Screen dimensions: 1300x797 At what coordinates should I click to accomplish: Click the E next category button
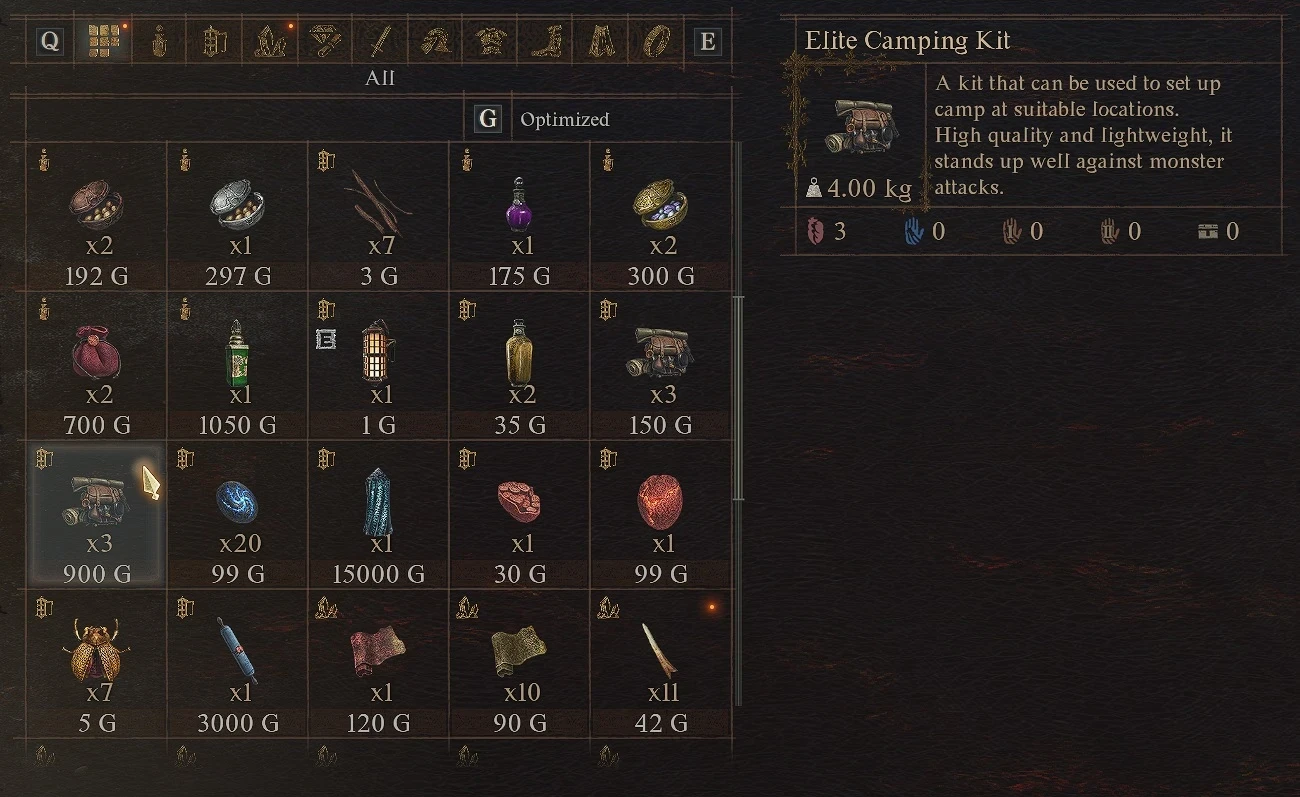[x=706, y=42]
